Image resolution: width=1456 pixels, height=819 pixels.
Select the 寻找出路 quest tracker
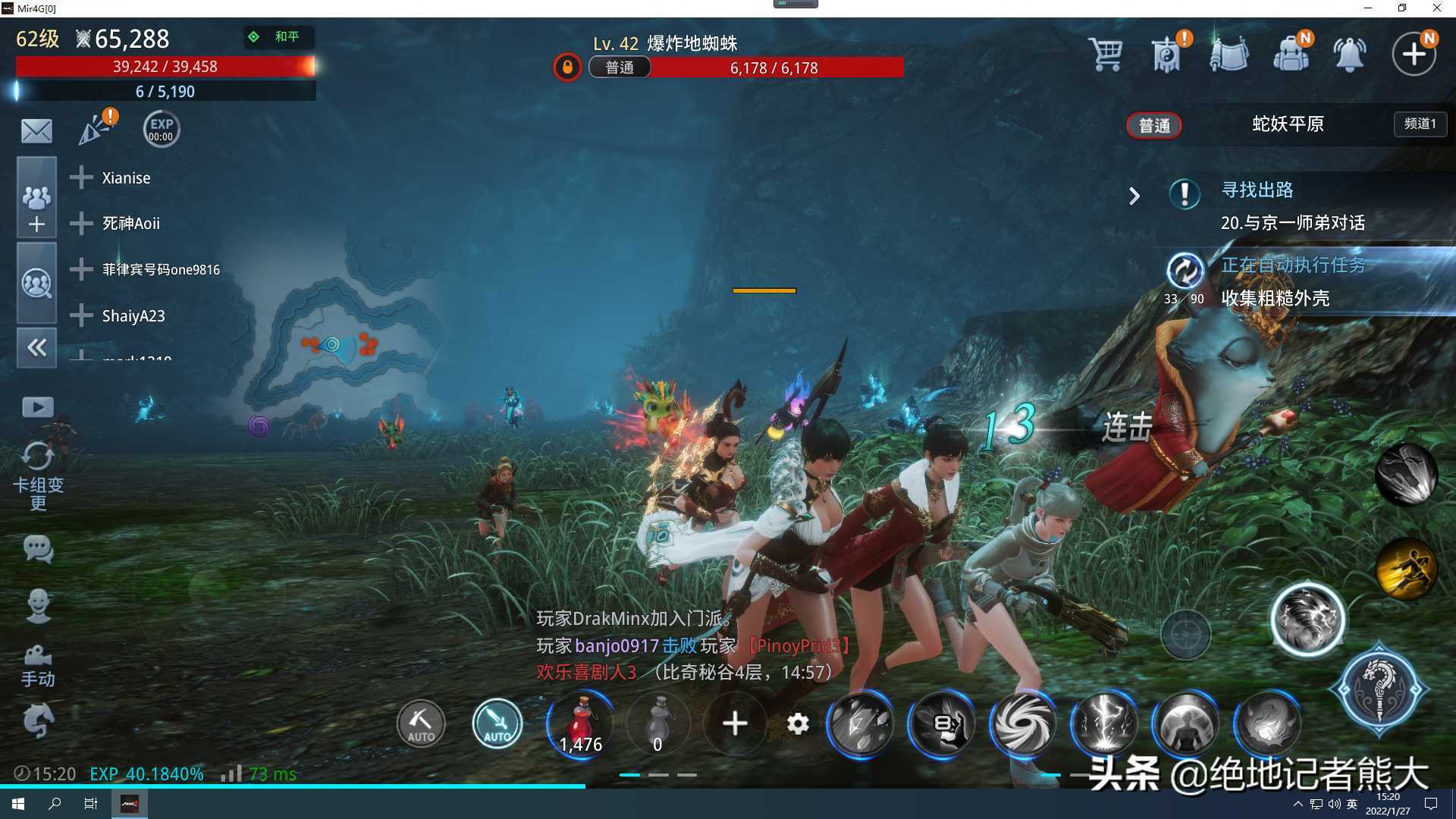(x=1257, y=190)
